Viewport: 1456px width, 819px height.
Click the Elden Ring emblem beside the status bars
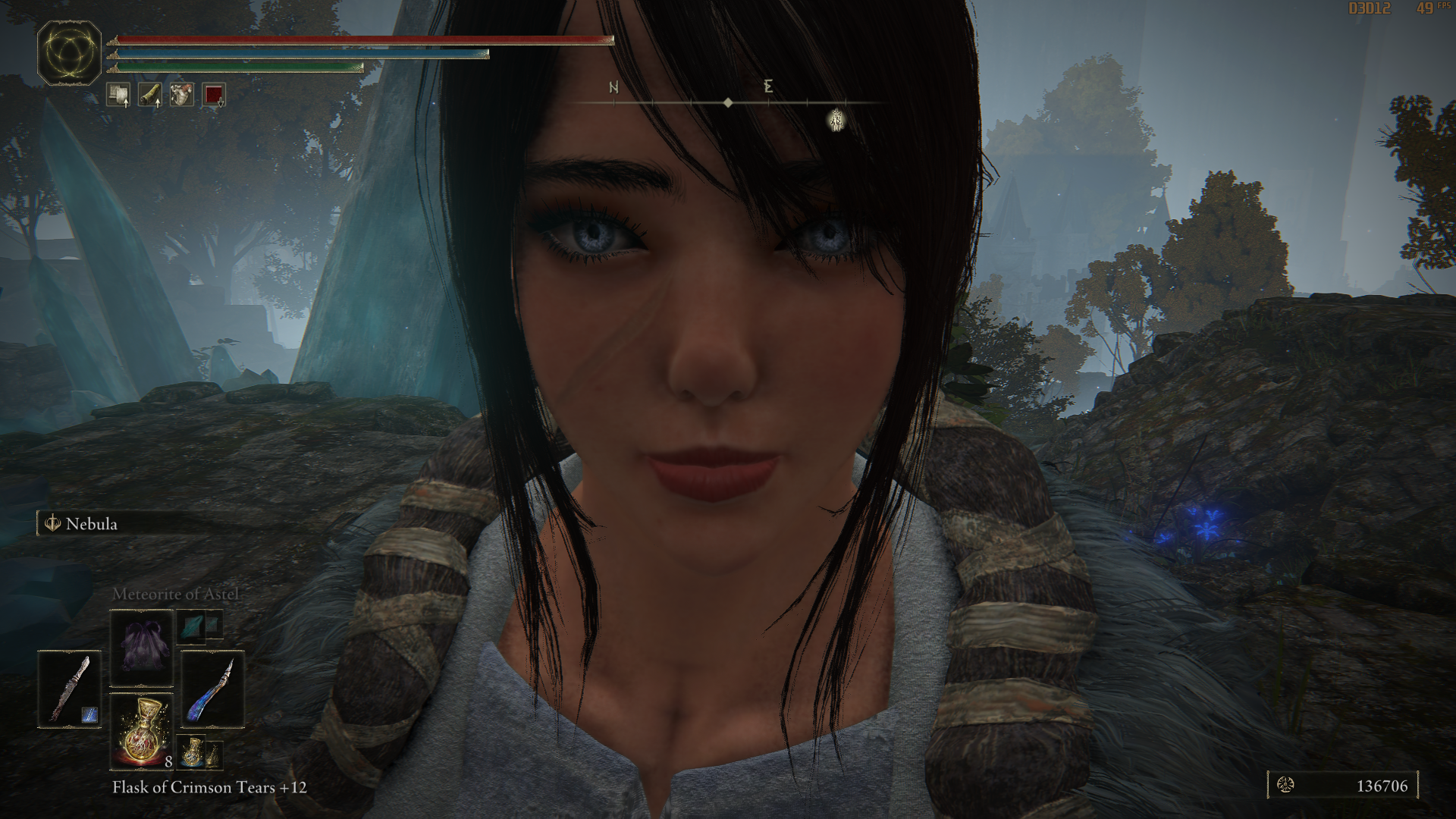70,52
